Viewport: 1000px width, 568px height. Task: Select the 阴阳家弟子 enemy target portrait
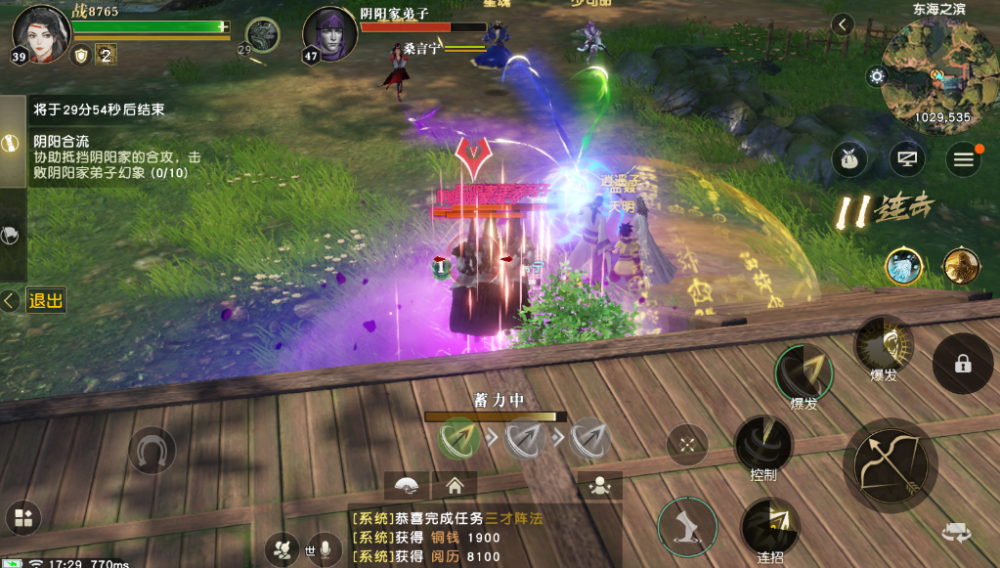329,34
